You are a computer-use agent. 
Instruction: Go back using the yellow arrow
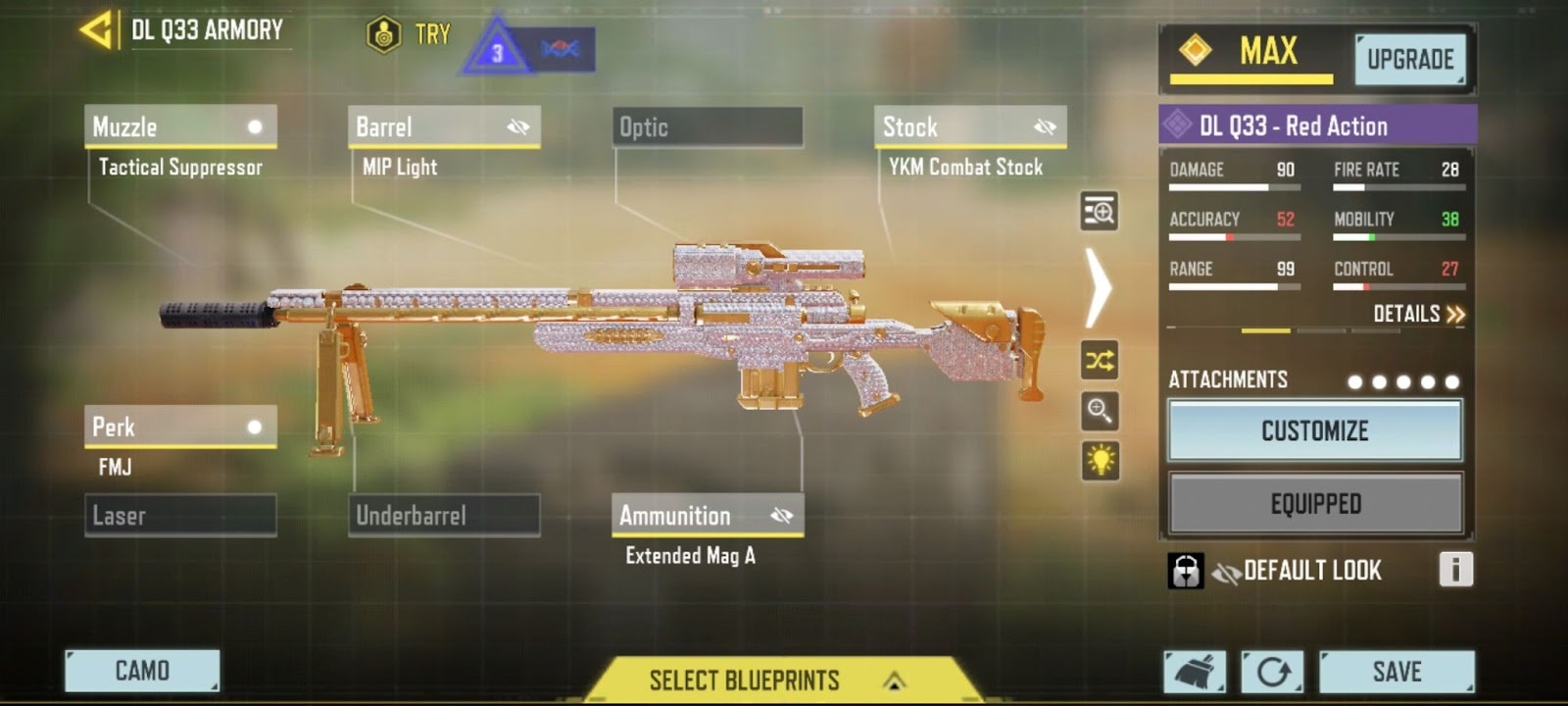[96, 30]
